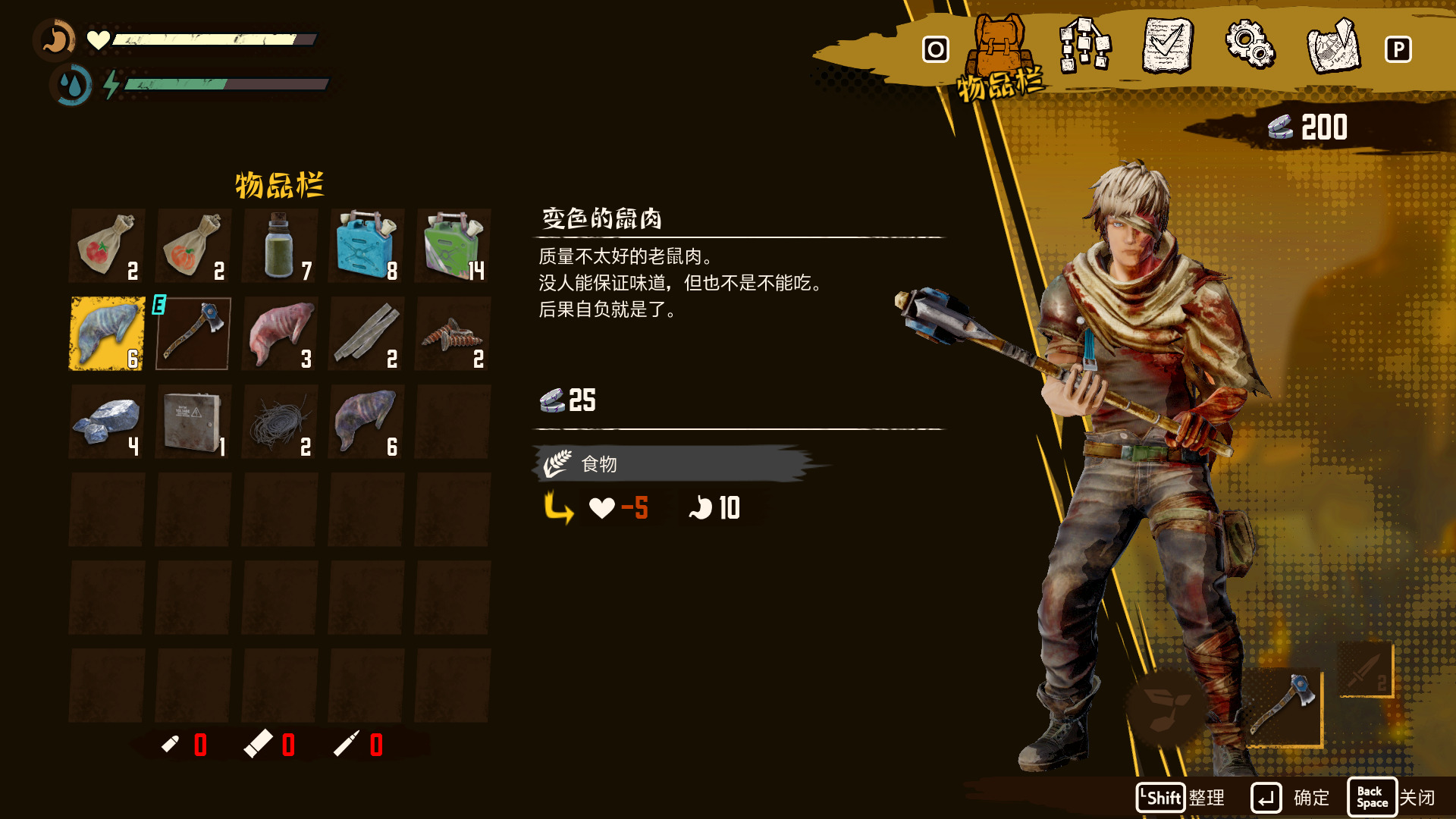
Task: Select the pink raw rat meat slot
Action: 280,334
